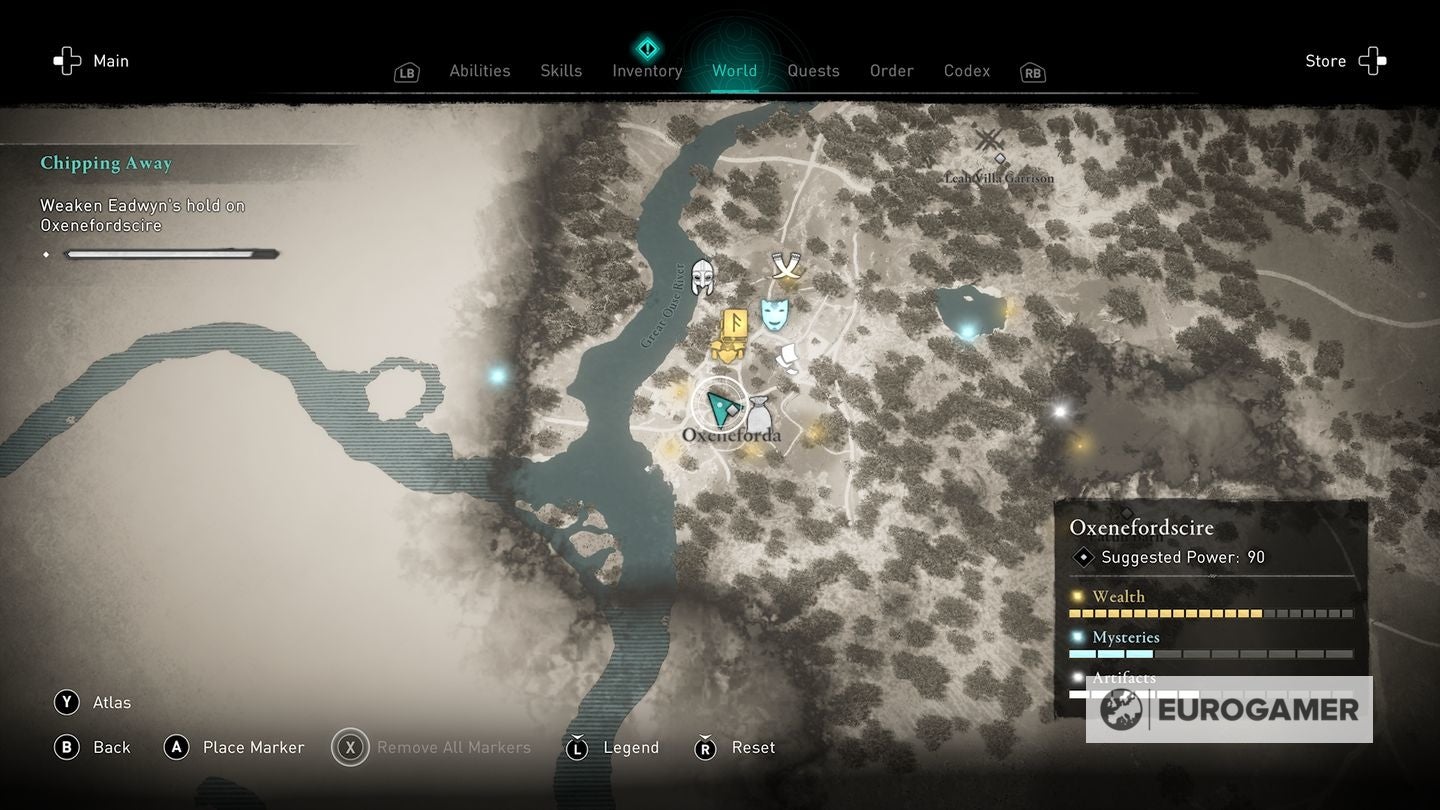Switch to the Codex tab

coord(967,71)
